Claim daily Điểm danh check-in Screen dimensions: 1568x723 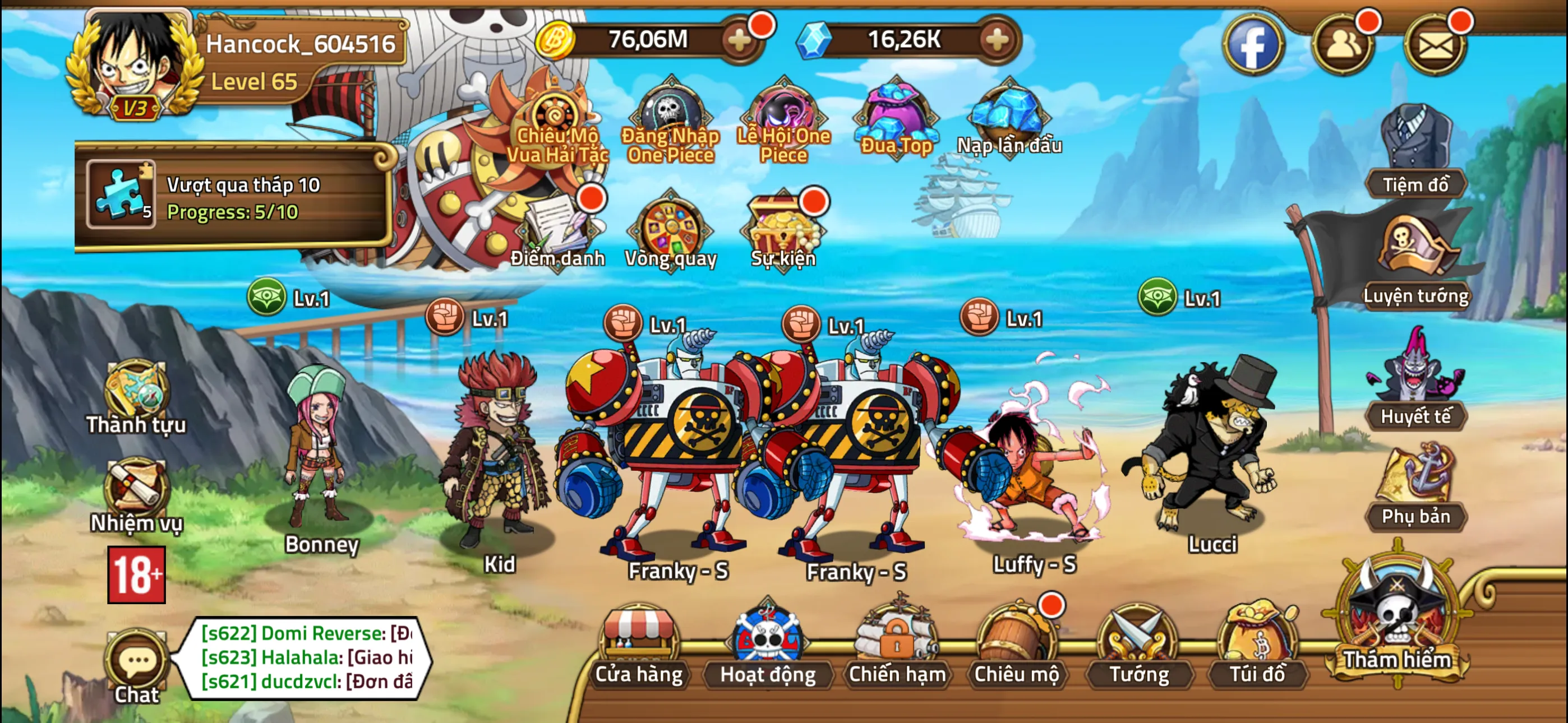(x=557, y=231)
